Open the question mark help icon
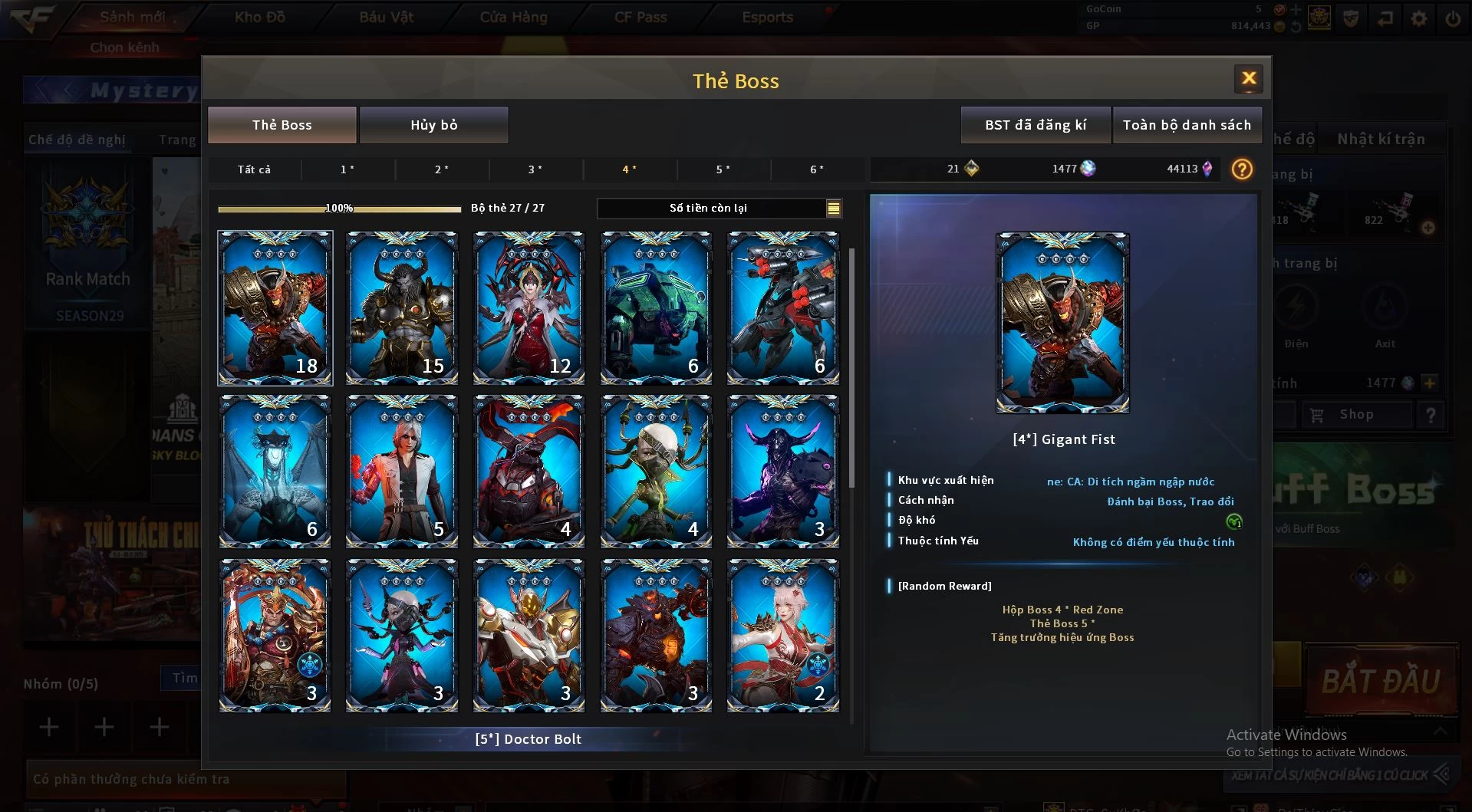 click(1241, 169)
